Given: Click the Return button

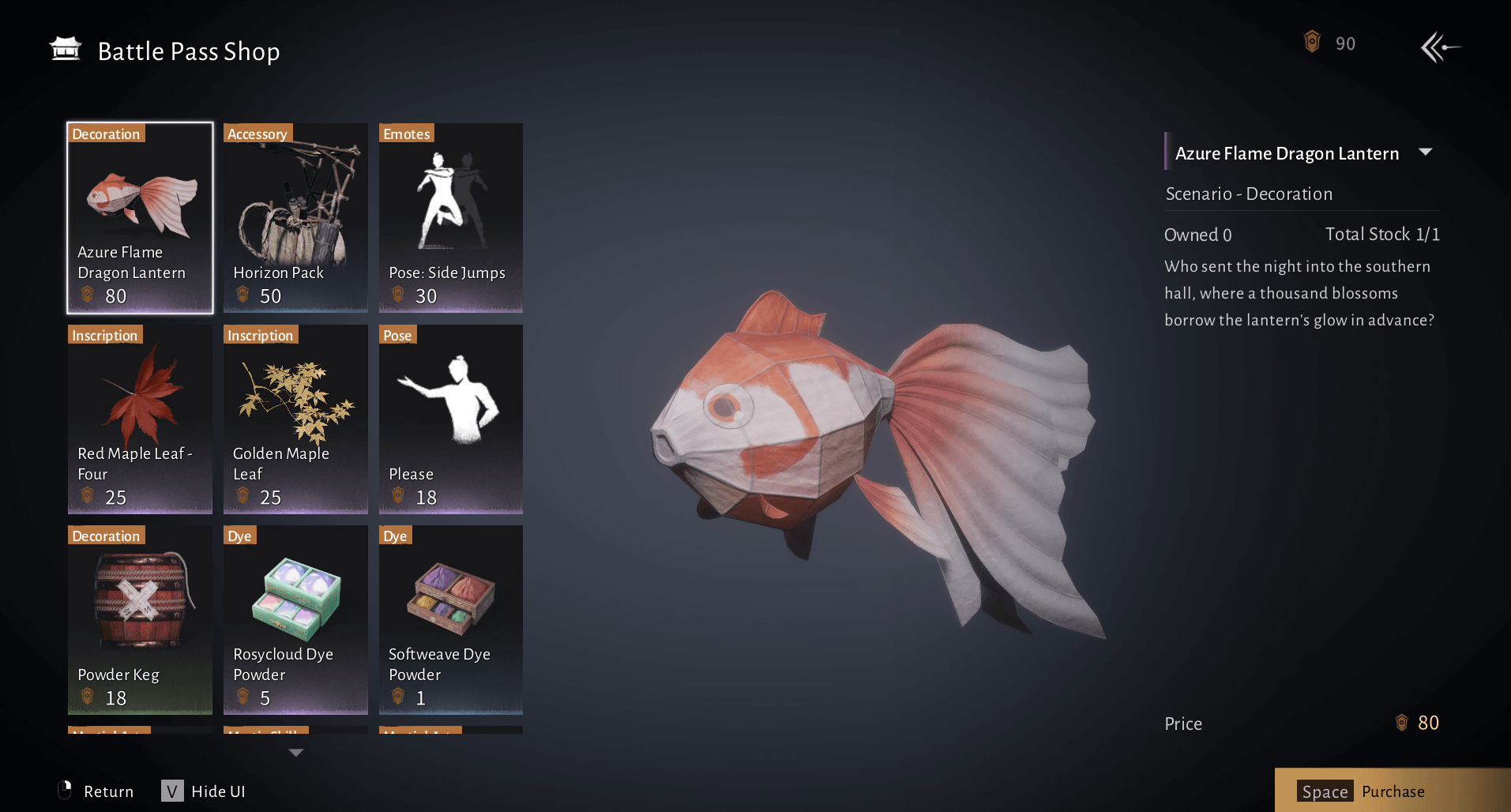Looking at the screenshot, I should click(96, 791).
